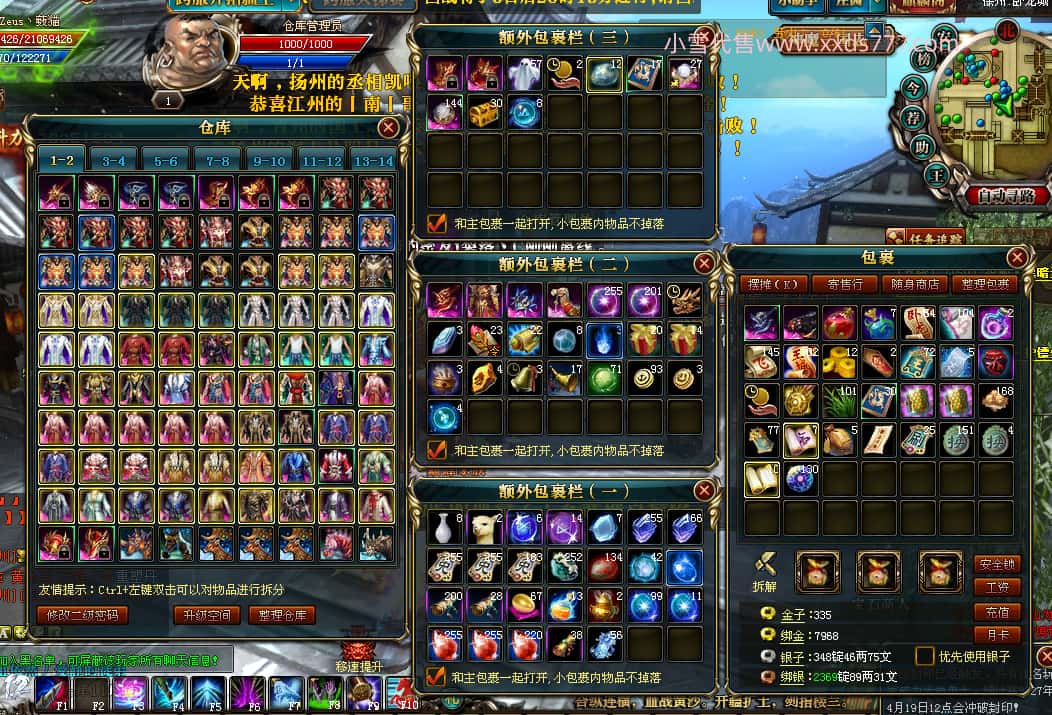Screen dimensions: 1052x715
Task: Switch to warehouse tab 3-4
Action: click(x=114, y=160)
